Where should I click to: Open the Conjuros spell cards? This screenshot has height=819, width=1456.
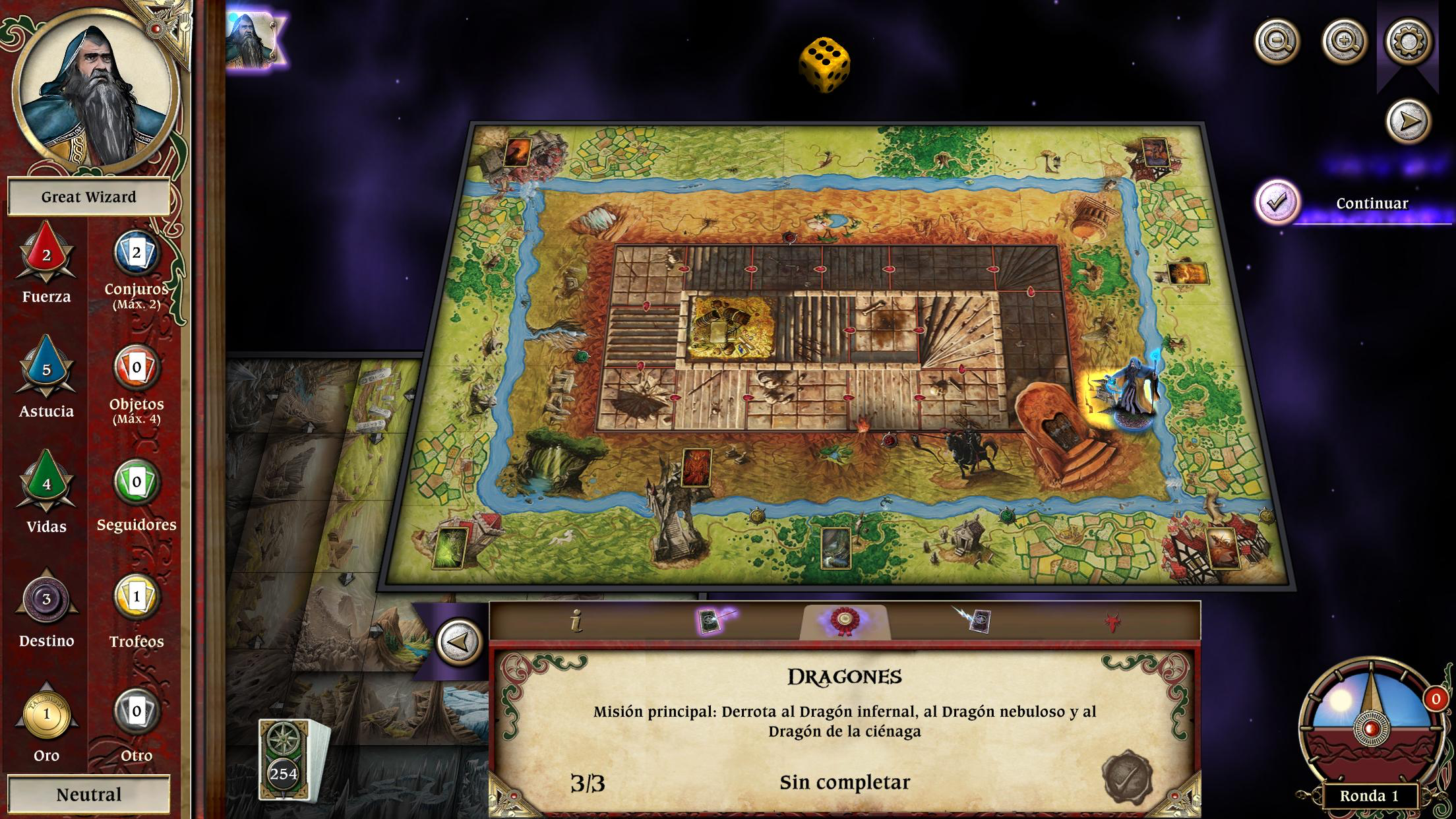click(x=136, y=254)
